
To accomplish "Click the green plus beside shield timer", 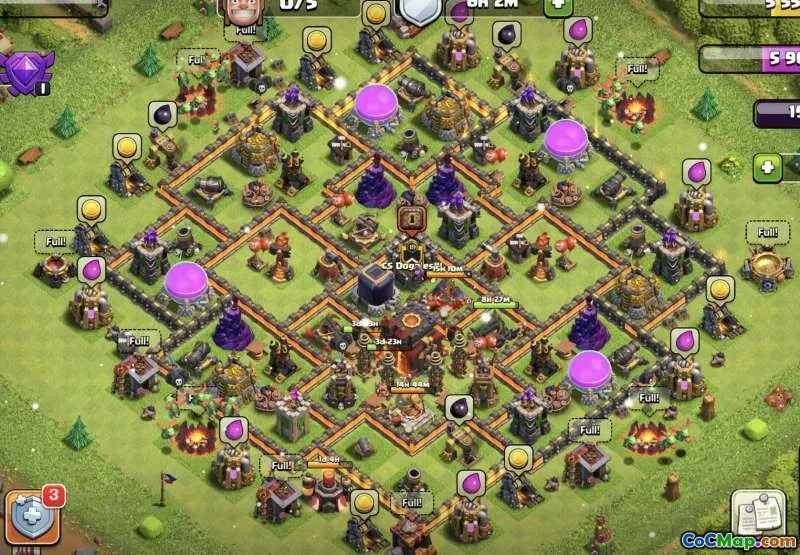I will click(557, 6).
